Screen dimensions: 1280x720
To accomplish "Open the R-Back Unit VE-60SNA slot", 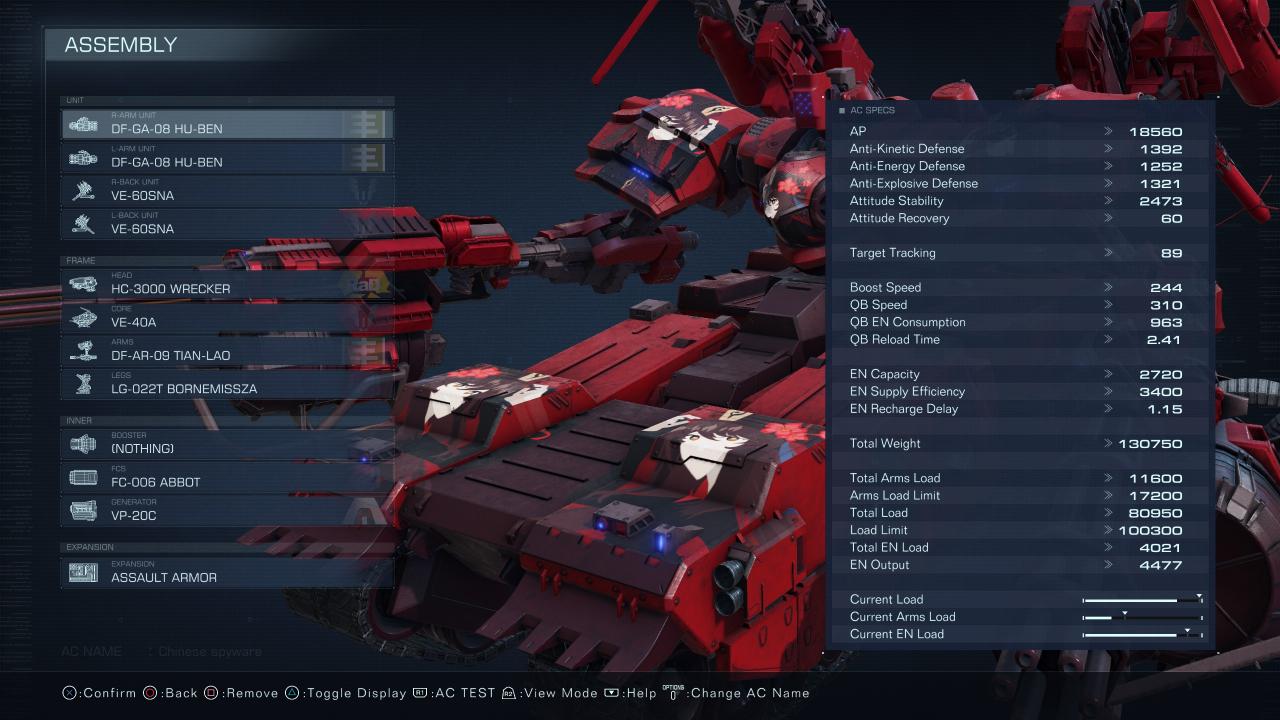I will [227, 191].
